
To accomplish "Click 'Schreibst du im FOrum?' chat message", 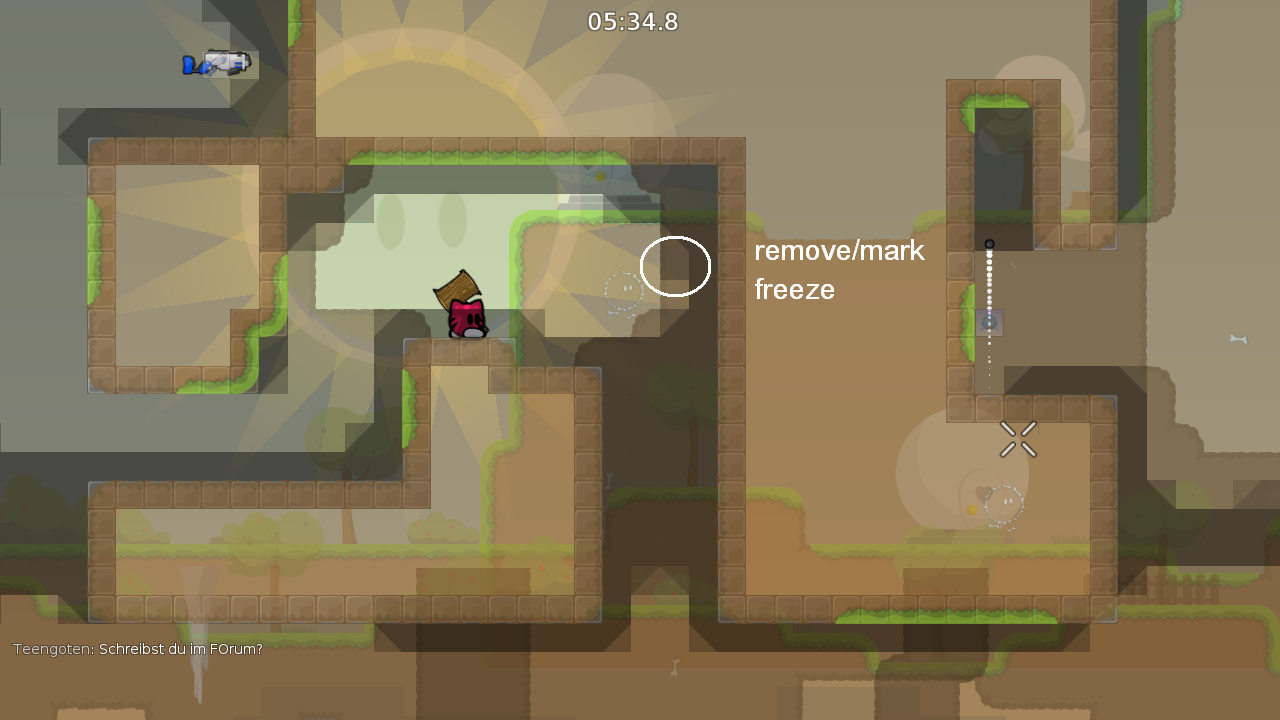I will (180, 648).
